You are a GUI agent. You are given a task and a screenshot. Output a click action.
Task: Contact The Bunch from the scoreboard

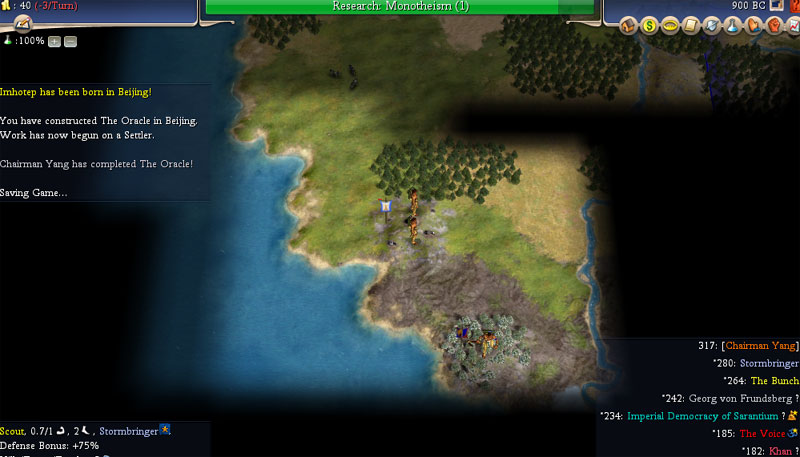[774, 380]
